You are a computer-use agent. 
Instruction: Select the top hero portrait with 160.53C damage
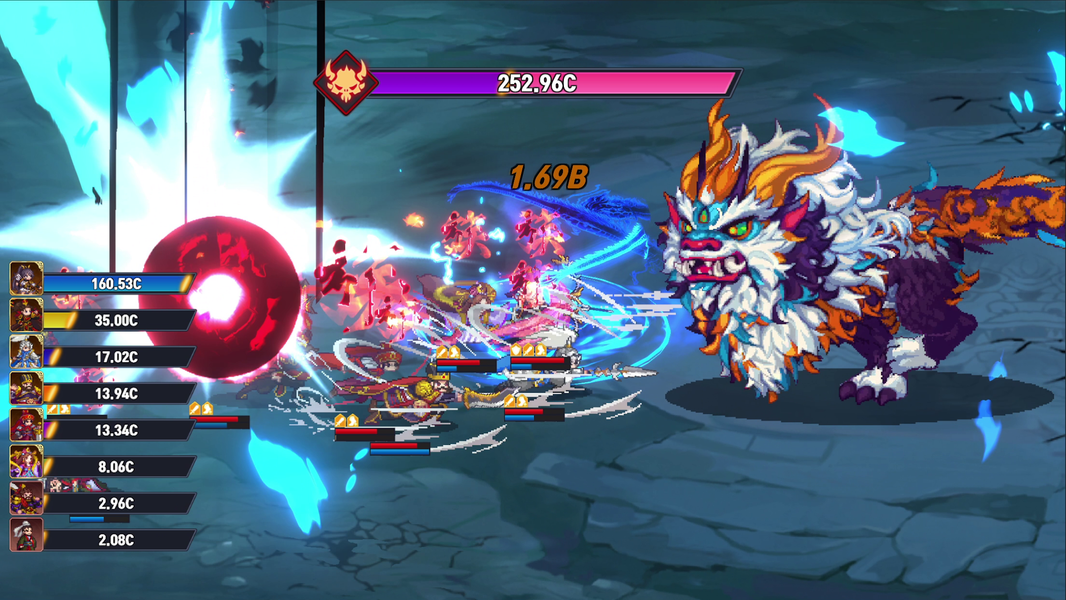click(x=26, y=279)
